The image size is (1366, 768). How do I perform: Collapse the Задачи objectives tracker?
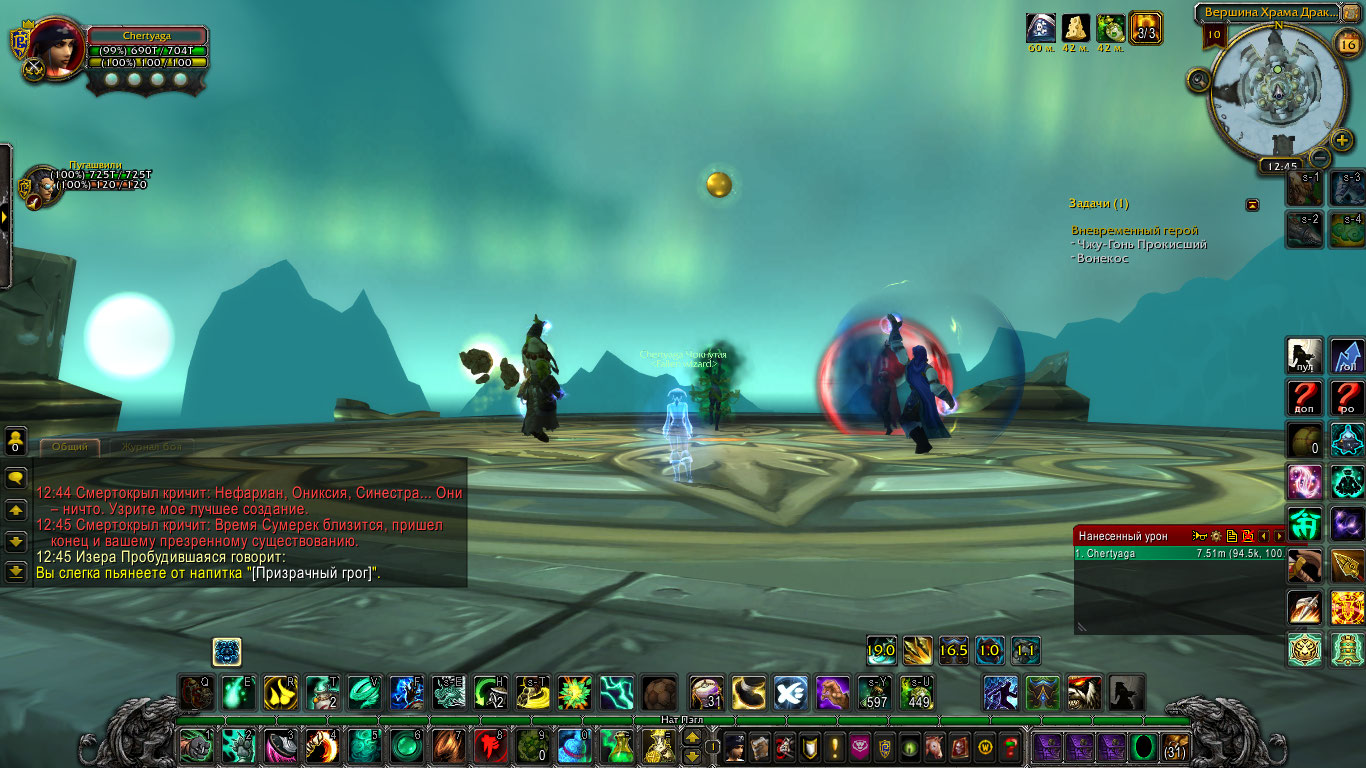(x=1252, y=205)
